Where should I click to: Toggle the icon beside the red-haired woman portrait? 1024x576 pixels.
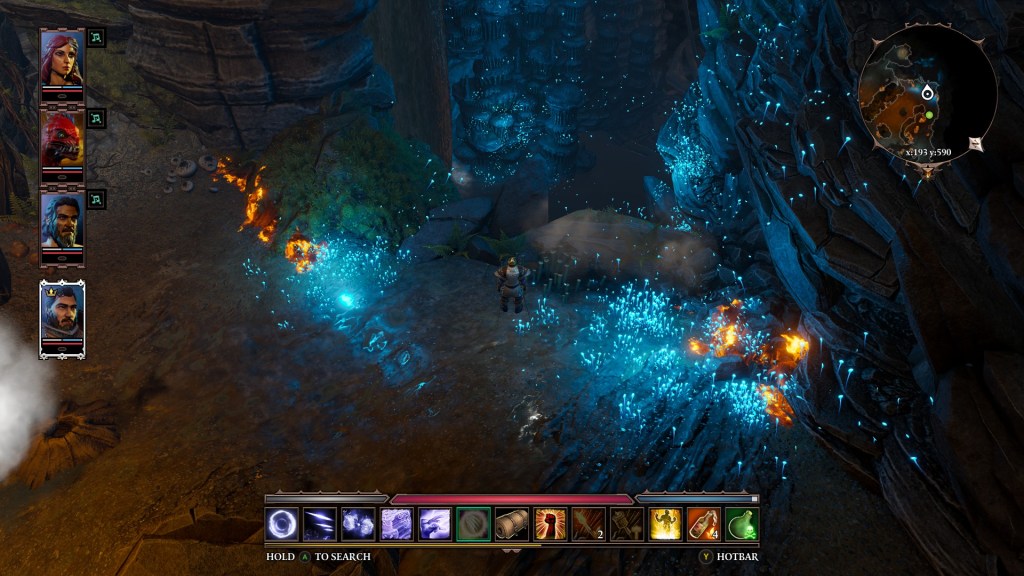96,38
